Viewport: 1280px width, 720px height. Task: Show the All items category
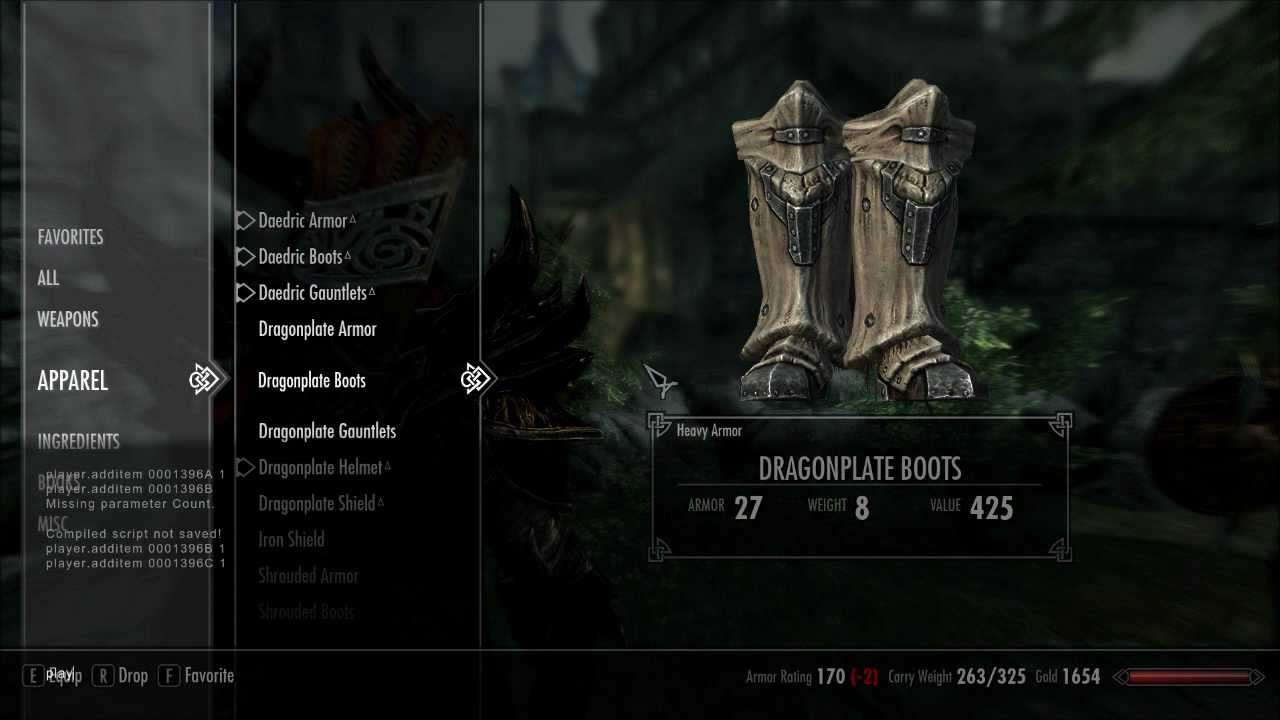[48, 279]
